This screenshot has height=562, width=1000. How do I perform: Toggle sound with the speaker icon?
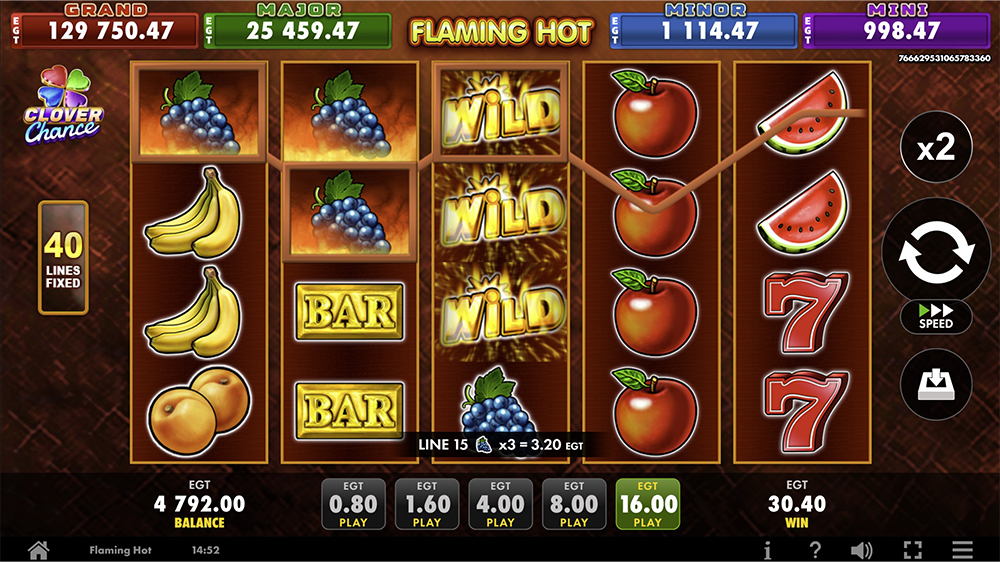pyautogui.click(x=861, y=550)
